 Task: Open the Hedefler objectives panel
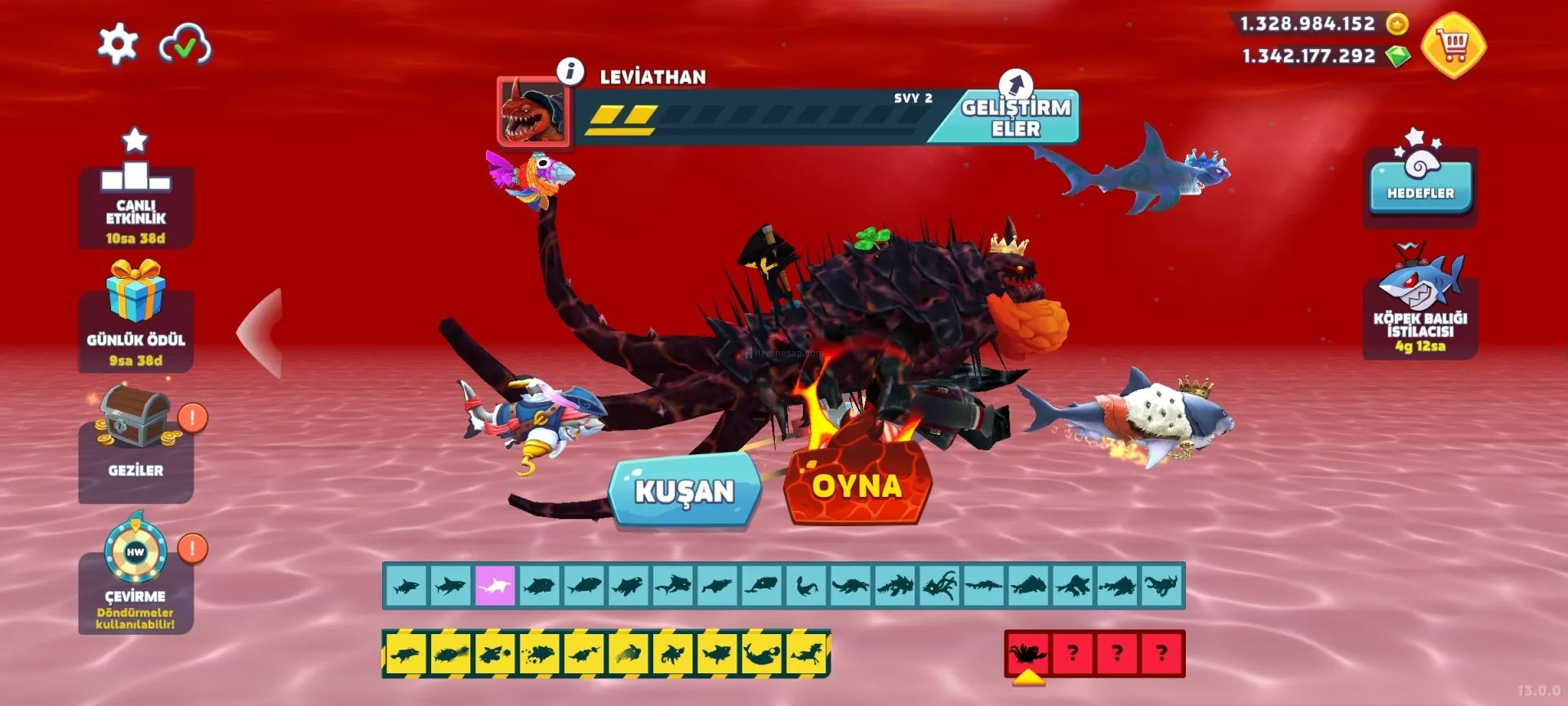[1420, 184]
